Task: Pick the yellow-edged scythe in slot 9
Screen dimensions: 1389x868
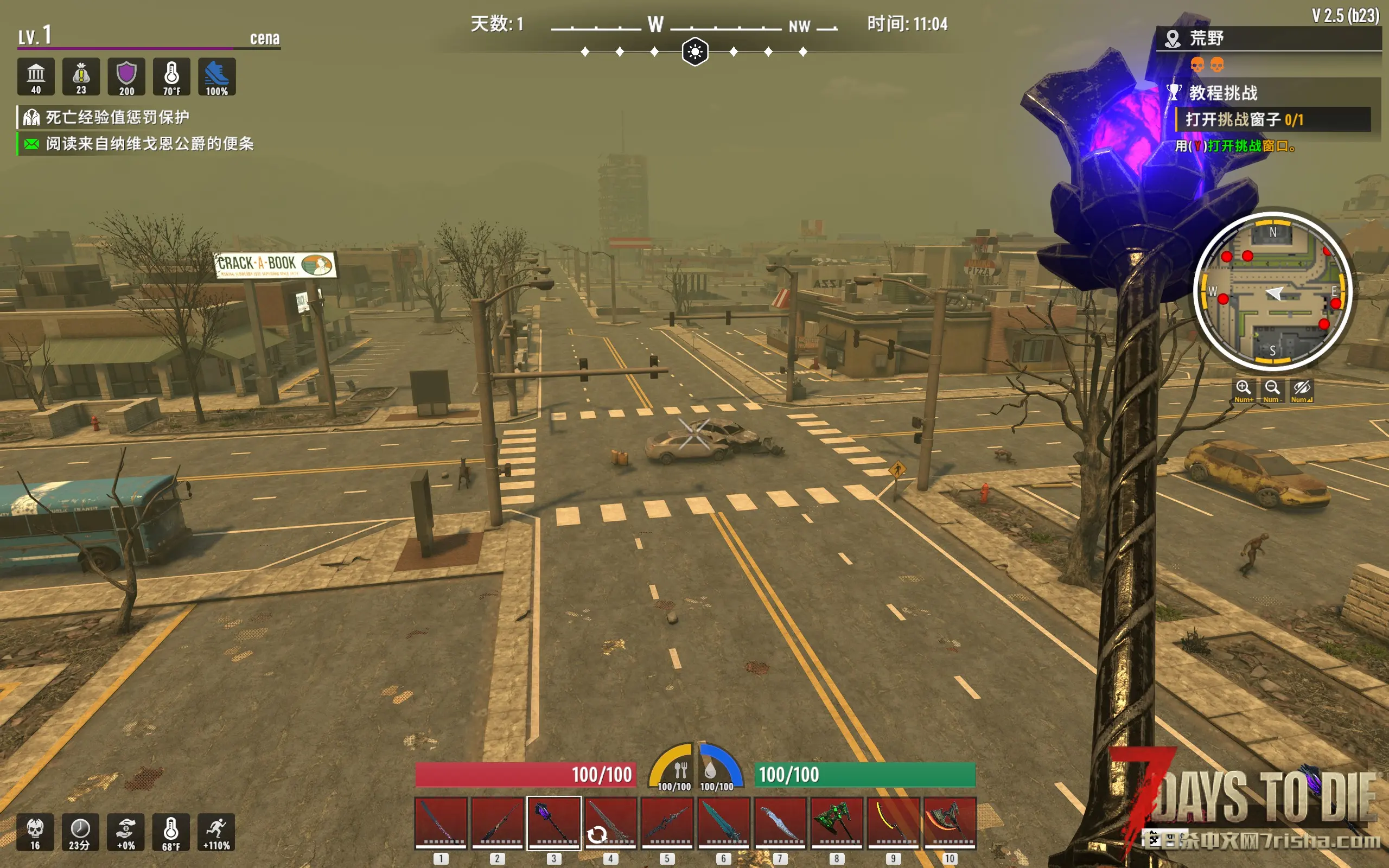Action: point(893,822)
